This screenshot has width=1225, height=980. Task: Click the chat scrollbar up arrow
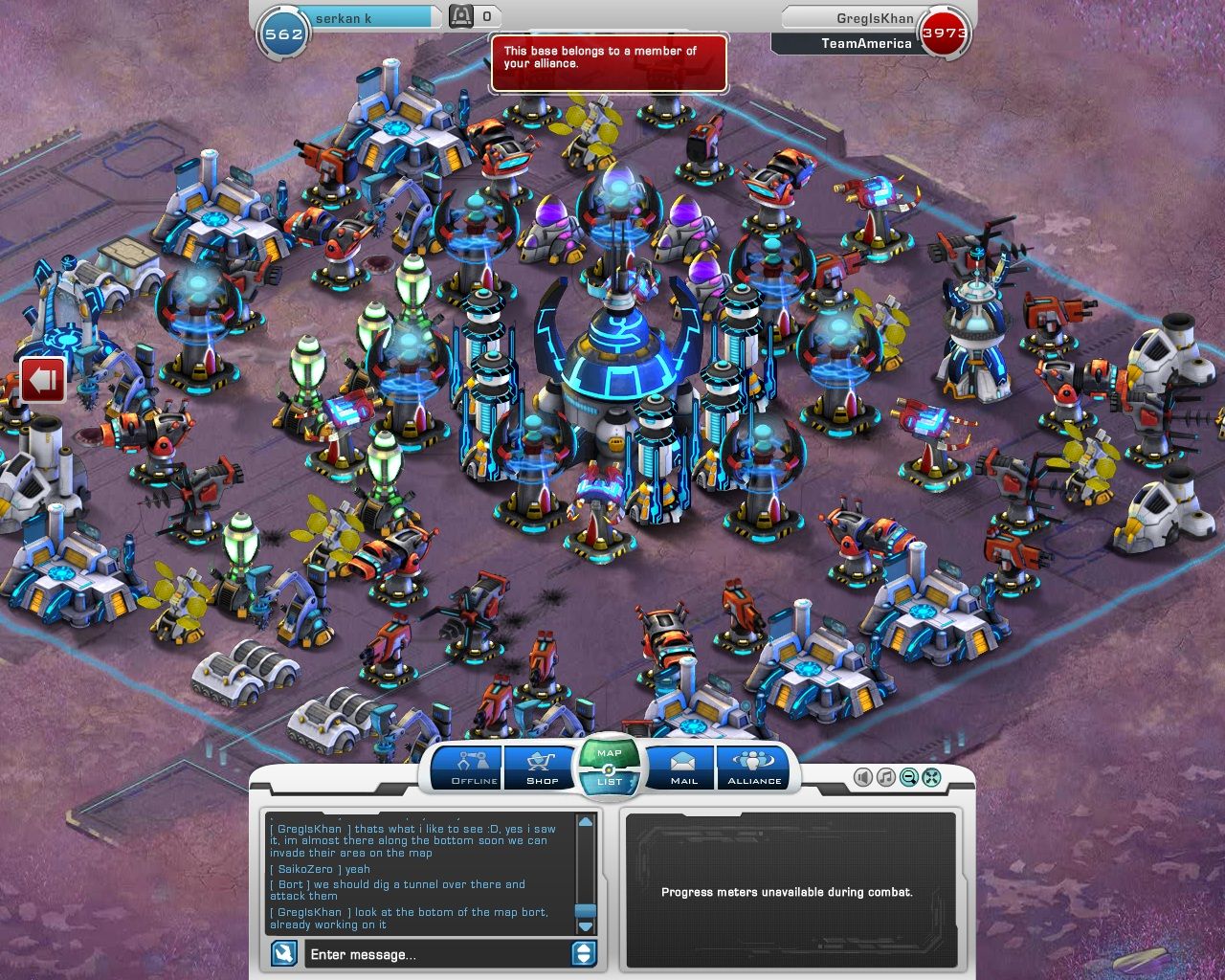click(x=584, y=821)
